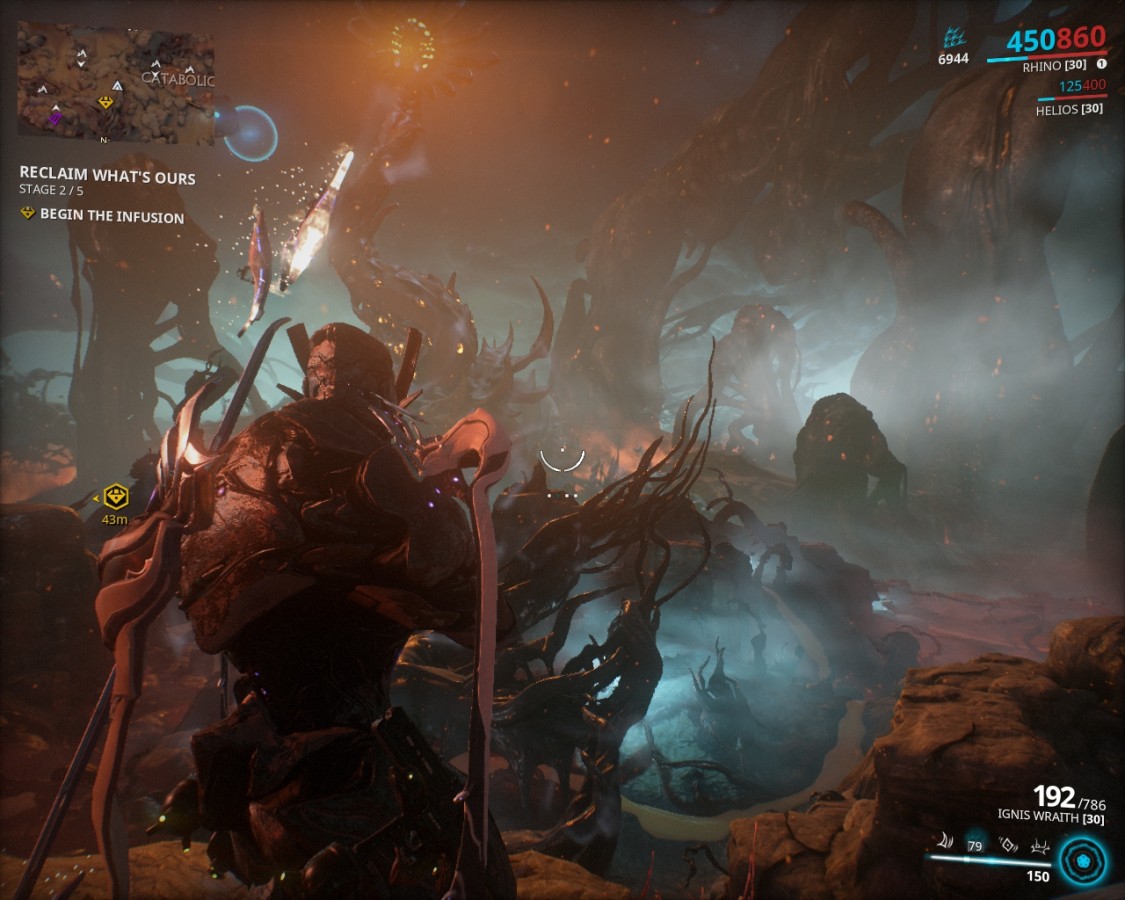The height and width of the screenshot is (900, 1125).
Task: Open the Reclaim What's Ours bounty tracker
Action: tap(107, 177)
